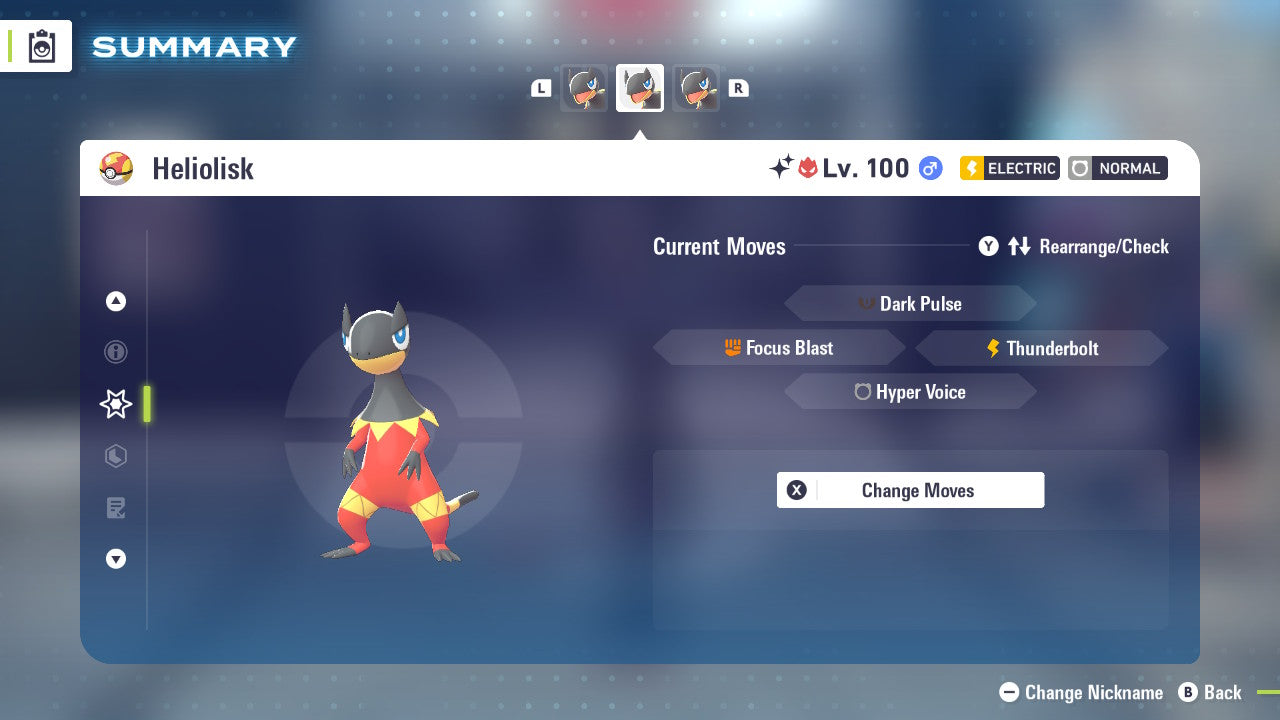Expand the upper sidebar section via up arrow
Screen dimensions: 1280x720
click(x=115, y=301)
